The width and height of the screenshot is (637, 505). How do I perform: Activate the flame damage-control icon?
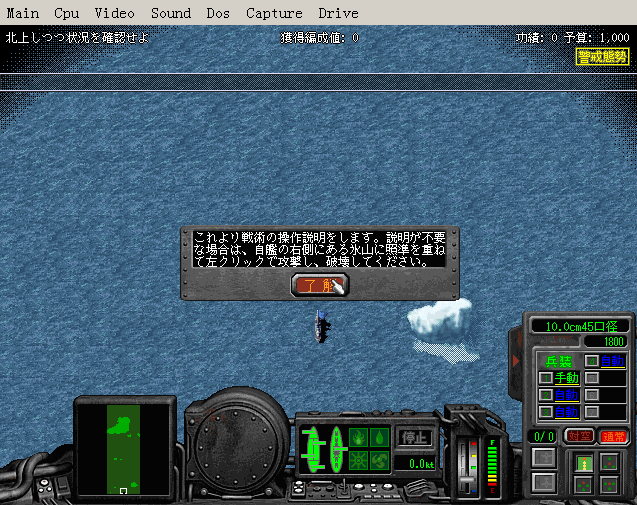click(x=358, y=437)
